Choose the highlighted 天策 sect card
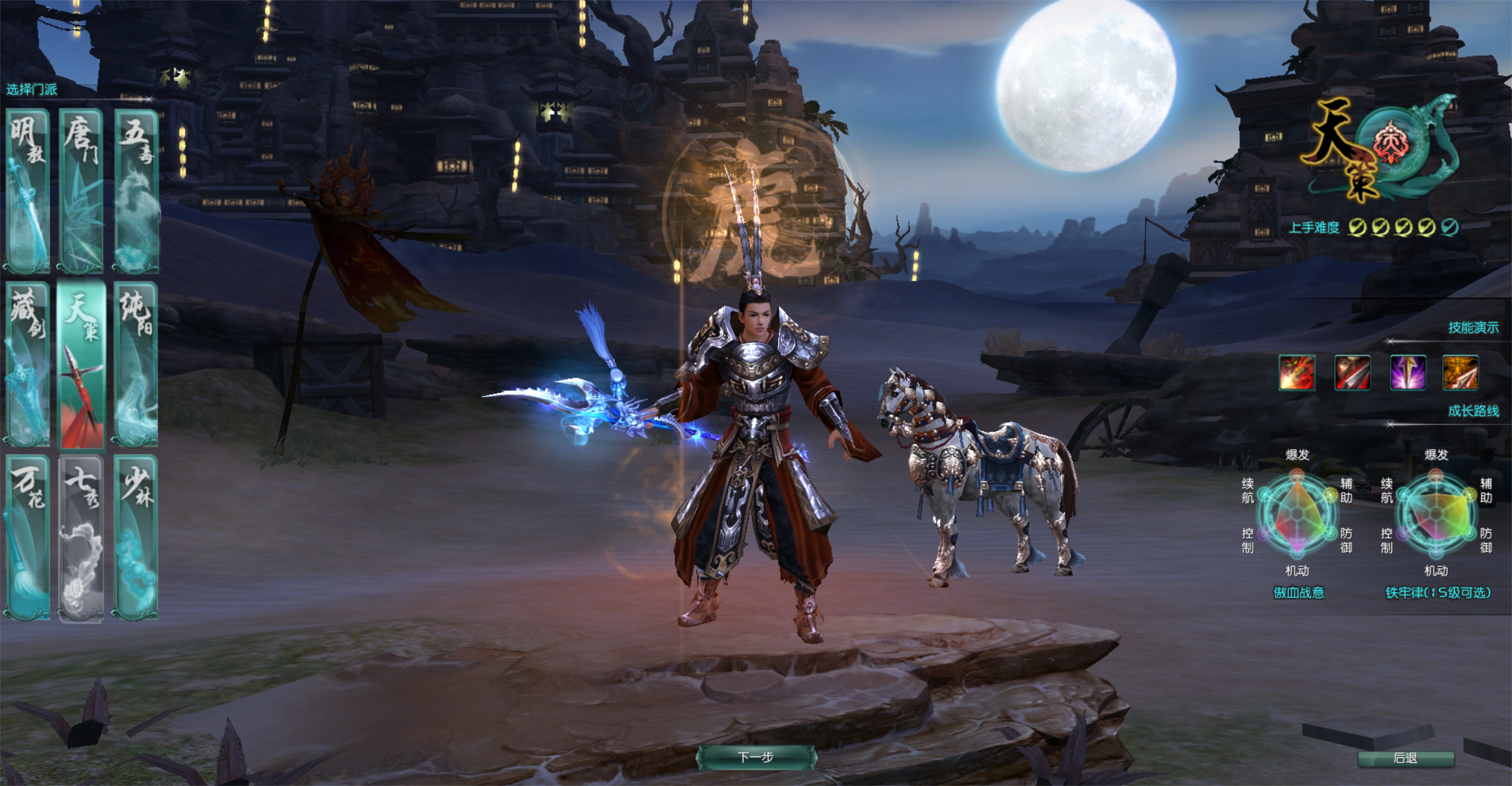 coord(81,365)
